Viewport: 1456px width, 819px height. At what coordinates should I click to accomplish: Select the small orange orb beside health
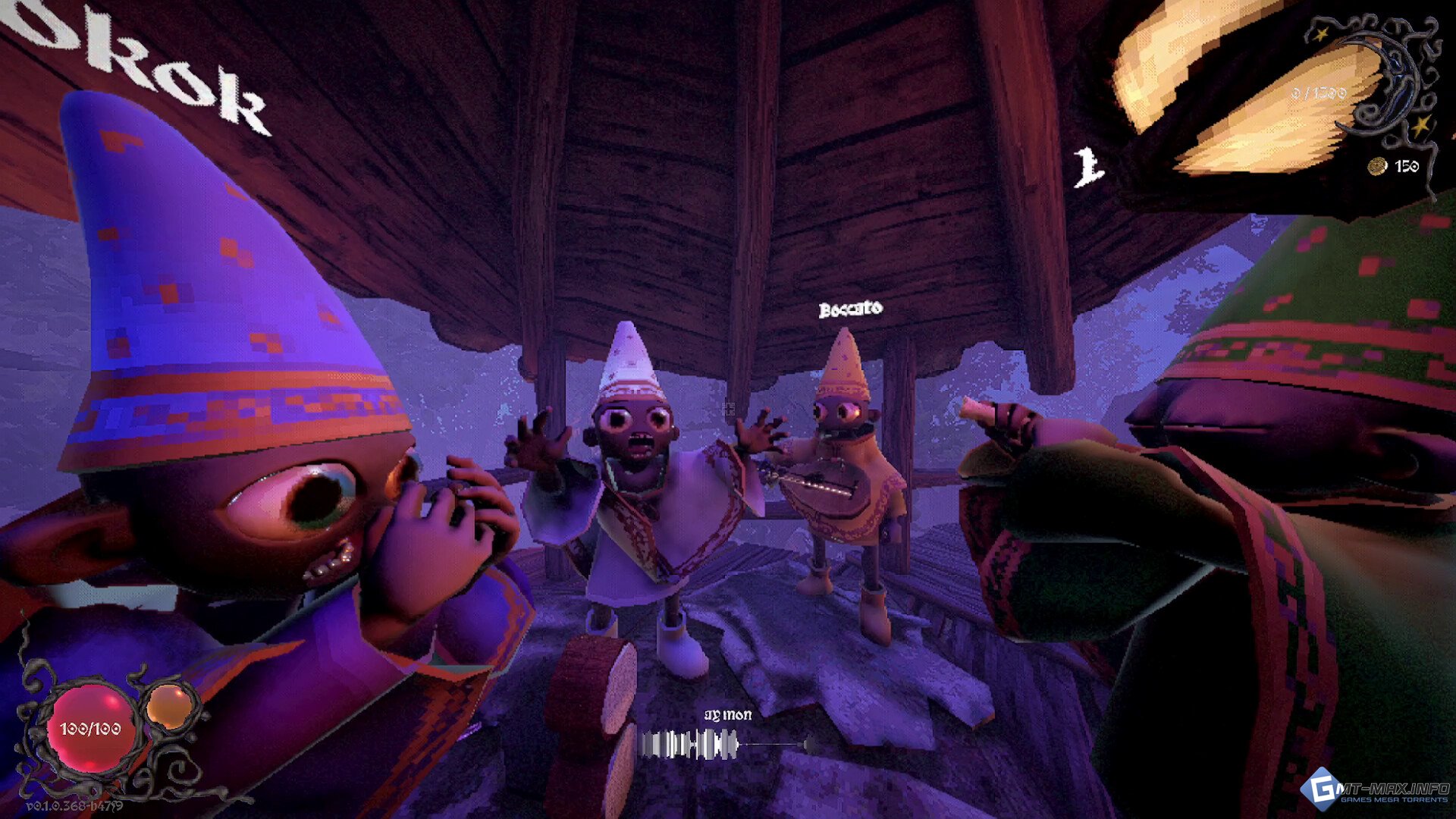click(x=170, y=705)
